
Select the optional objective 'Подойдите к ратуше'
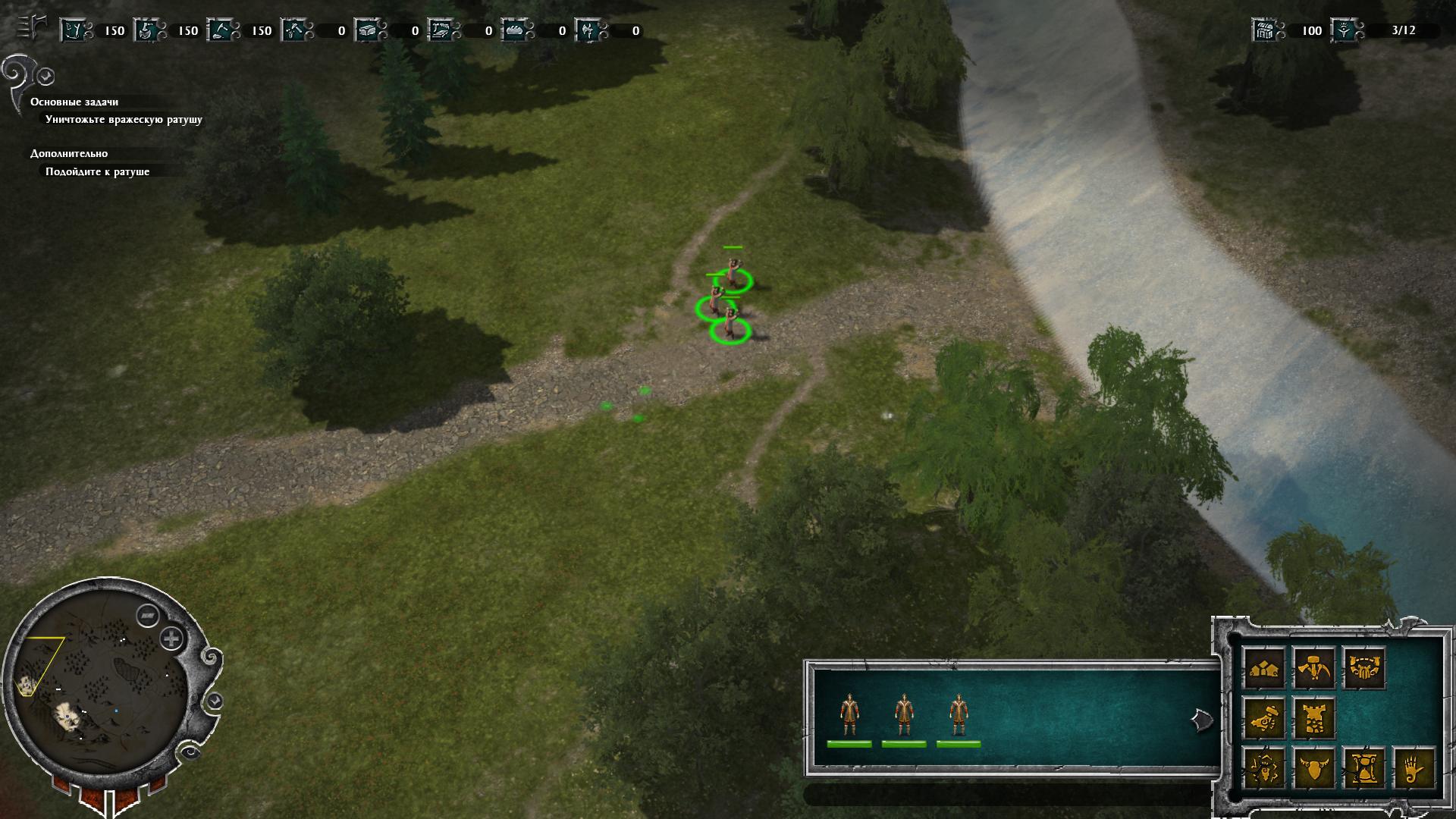click(97, 171)
